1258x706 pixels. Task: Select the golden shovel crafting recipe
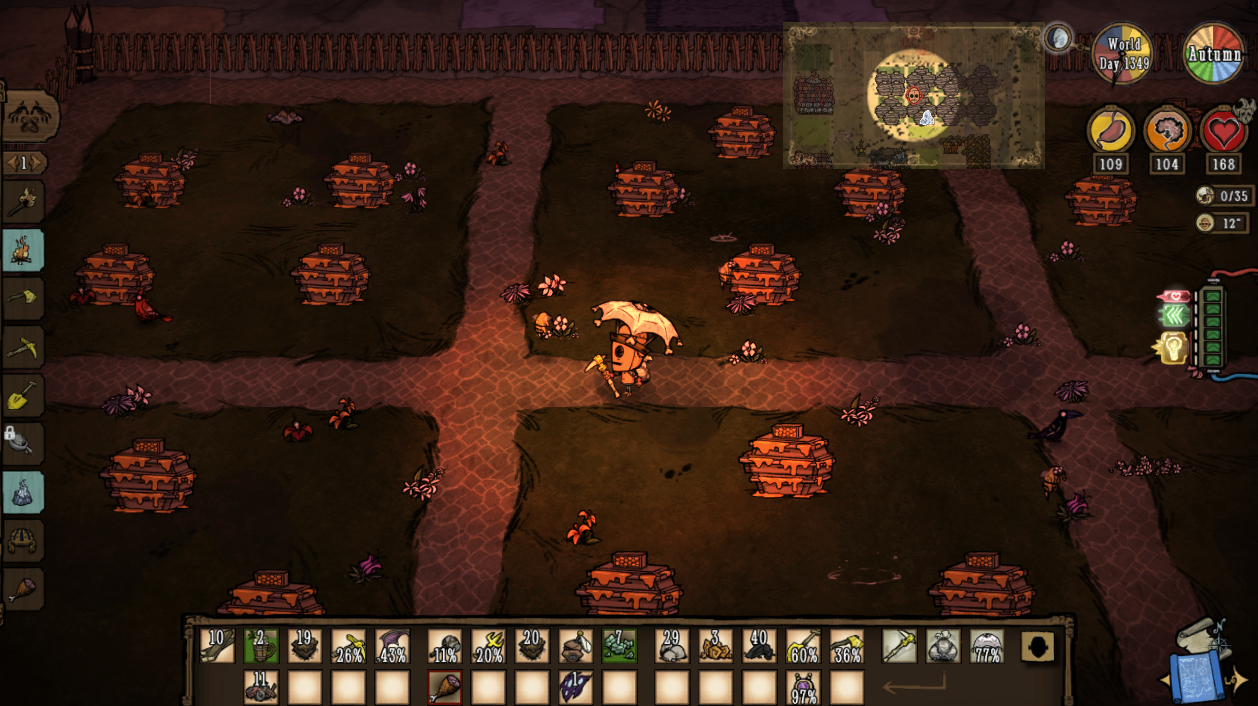(x=23, y=396)
